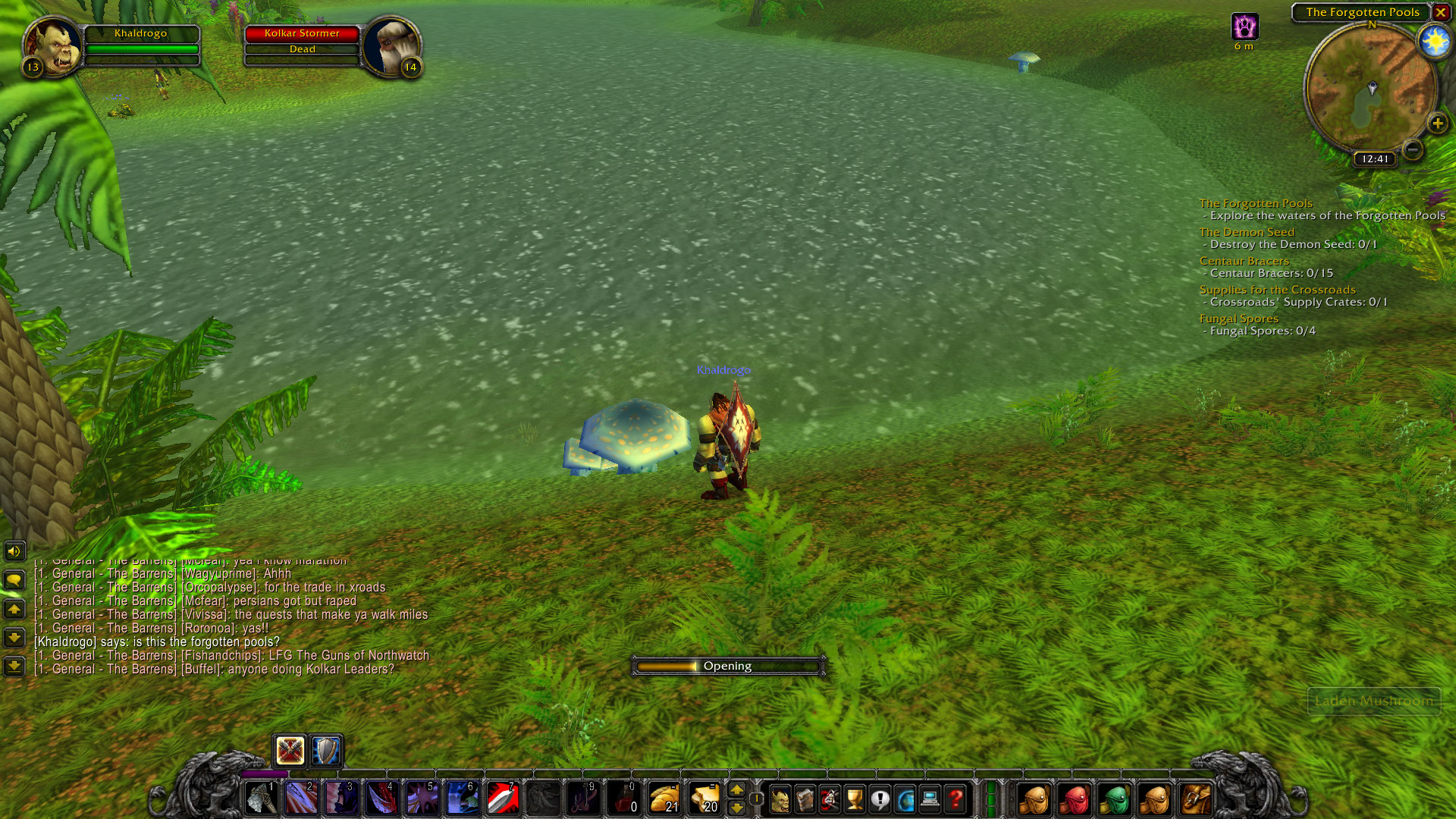Viewport: 1456px width, 819px height.
Task: Eat the bread stack of 21
Action: tap(664, 799)
